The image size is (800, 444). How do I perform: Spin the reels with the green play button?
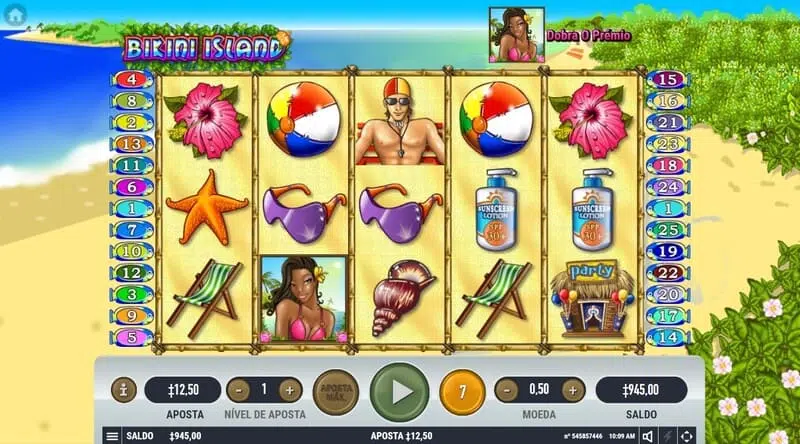coord(399,391)
